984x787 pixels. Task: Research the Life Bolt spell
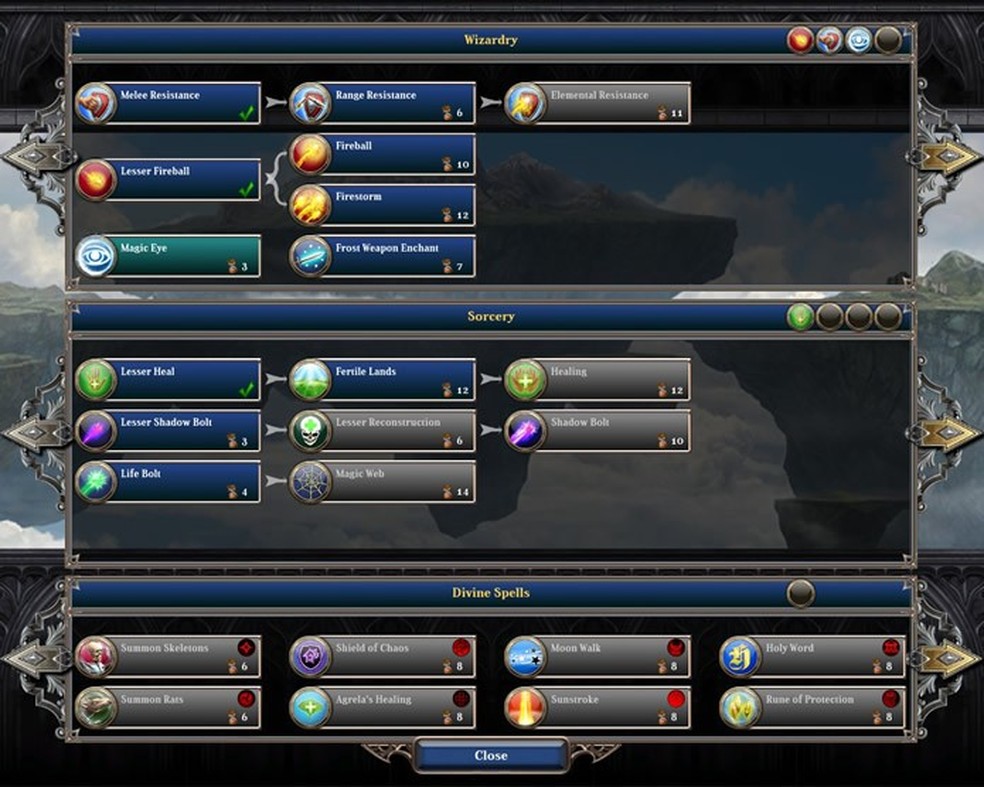[x=168, y=482]
